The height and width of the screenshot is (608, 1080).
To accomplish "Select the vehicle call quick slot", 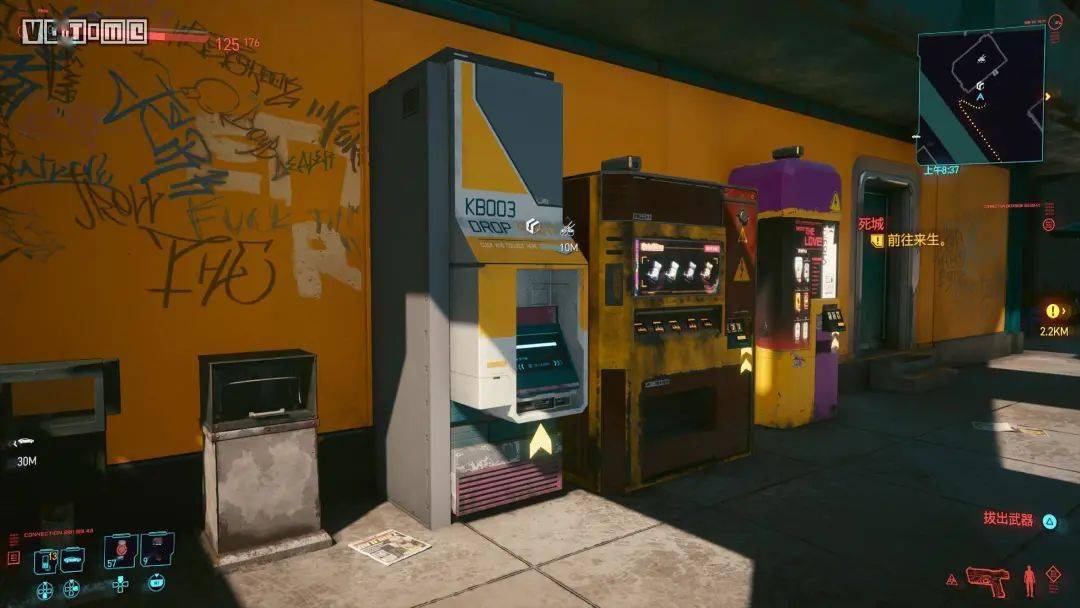I will (x=72, y=559).
